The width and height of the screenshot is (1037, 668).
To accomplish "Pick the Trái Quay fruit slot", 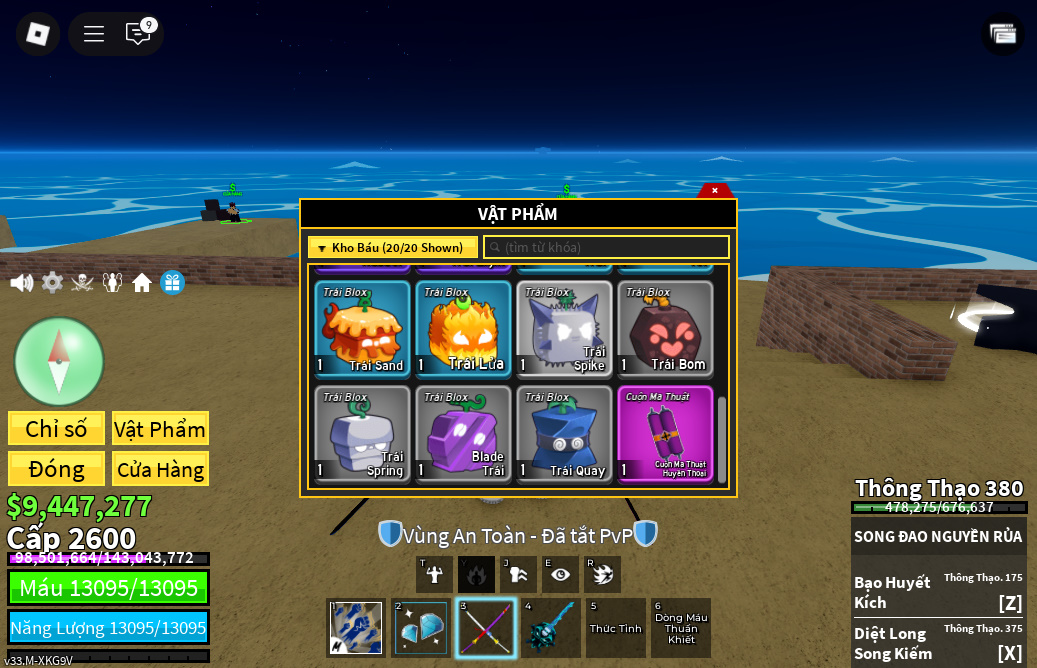I will tap(564, 434).
